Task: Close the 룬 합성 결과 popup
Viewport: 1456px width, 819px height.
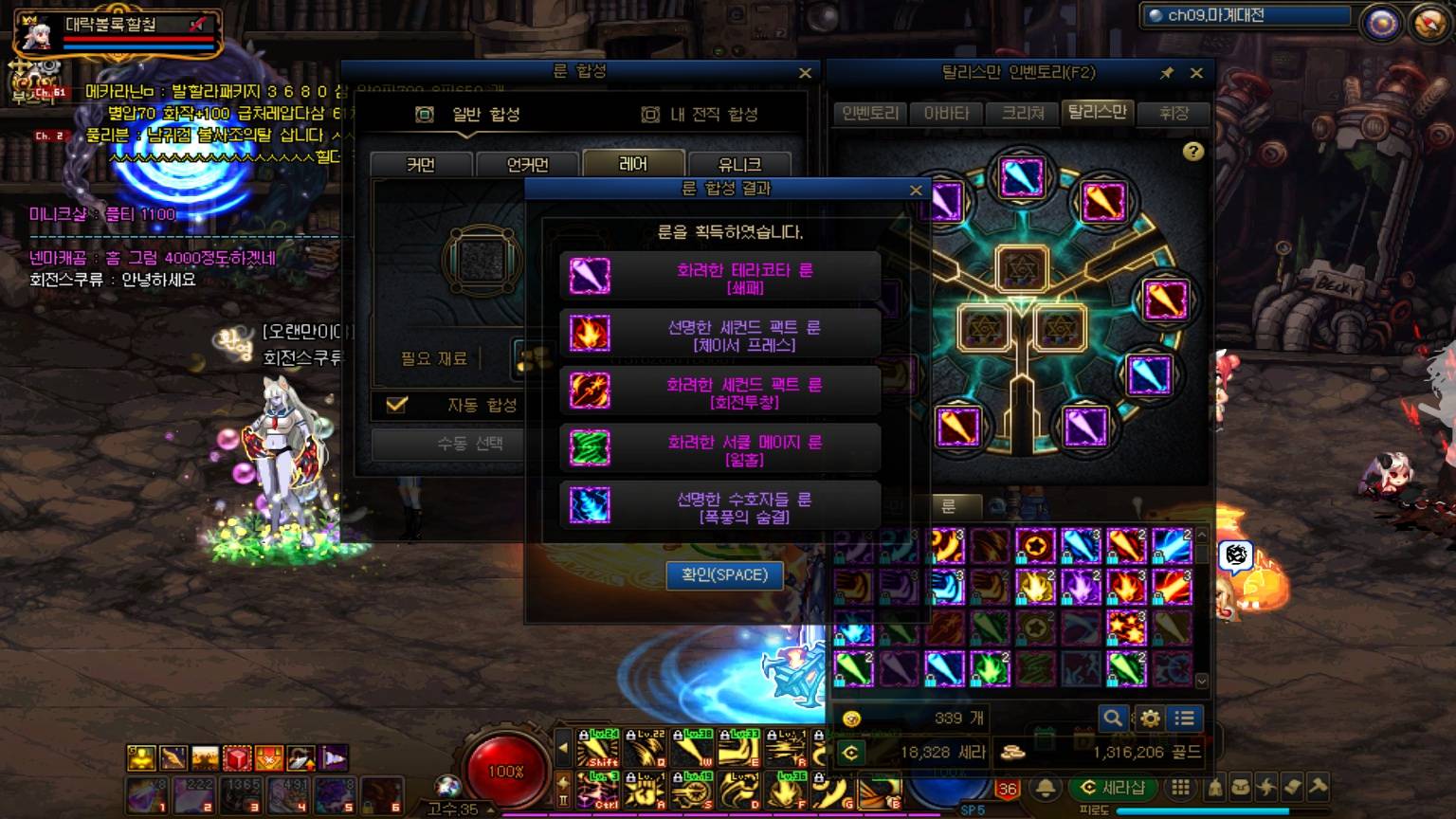Action: pos(916,190)
